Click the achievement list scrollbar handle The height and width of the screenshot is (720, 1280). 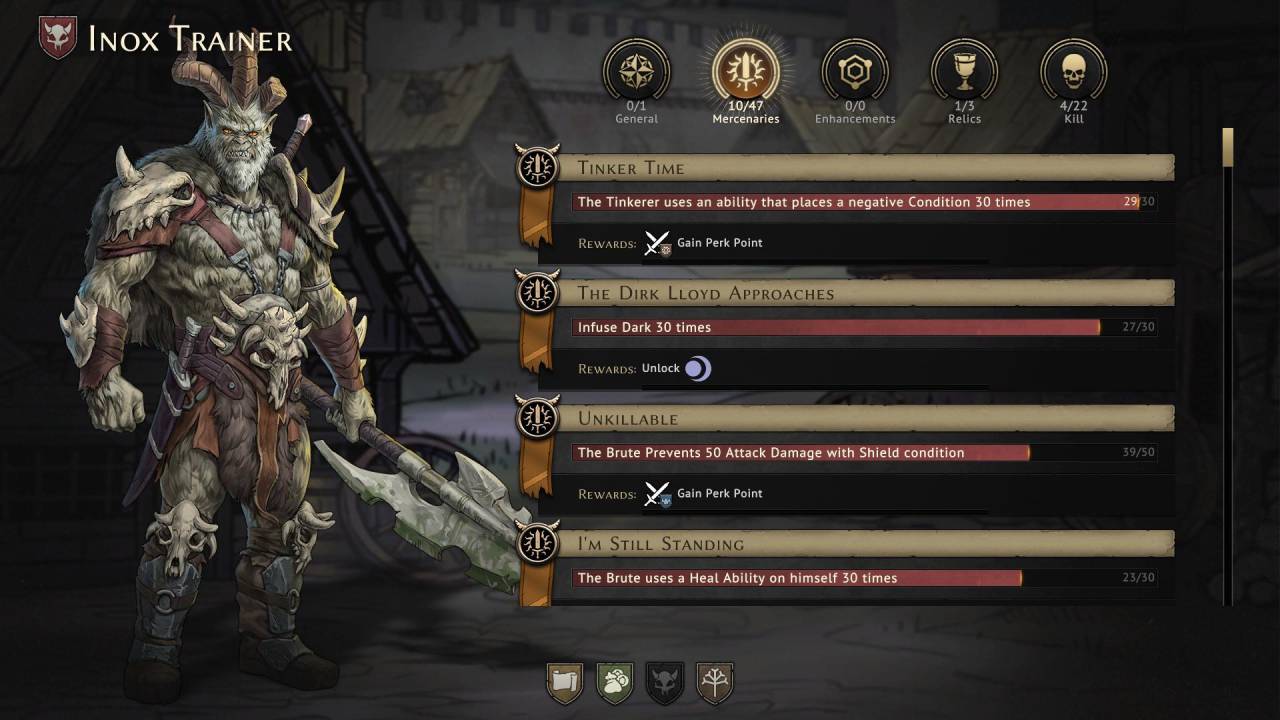coord(1228,147)
